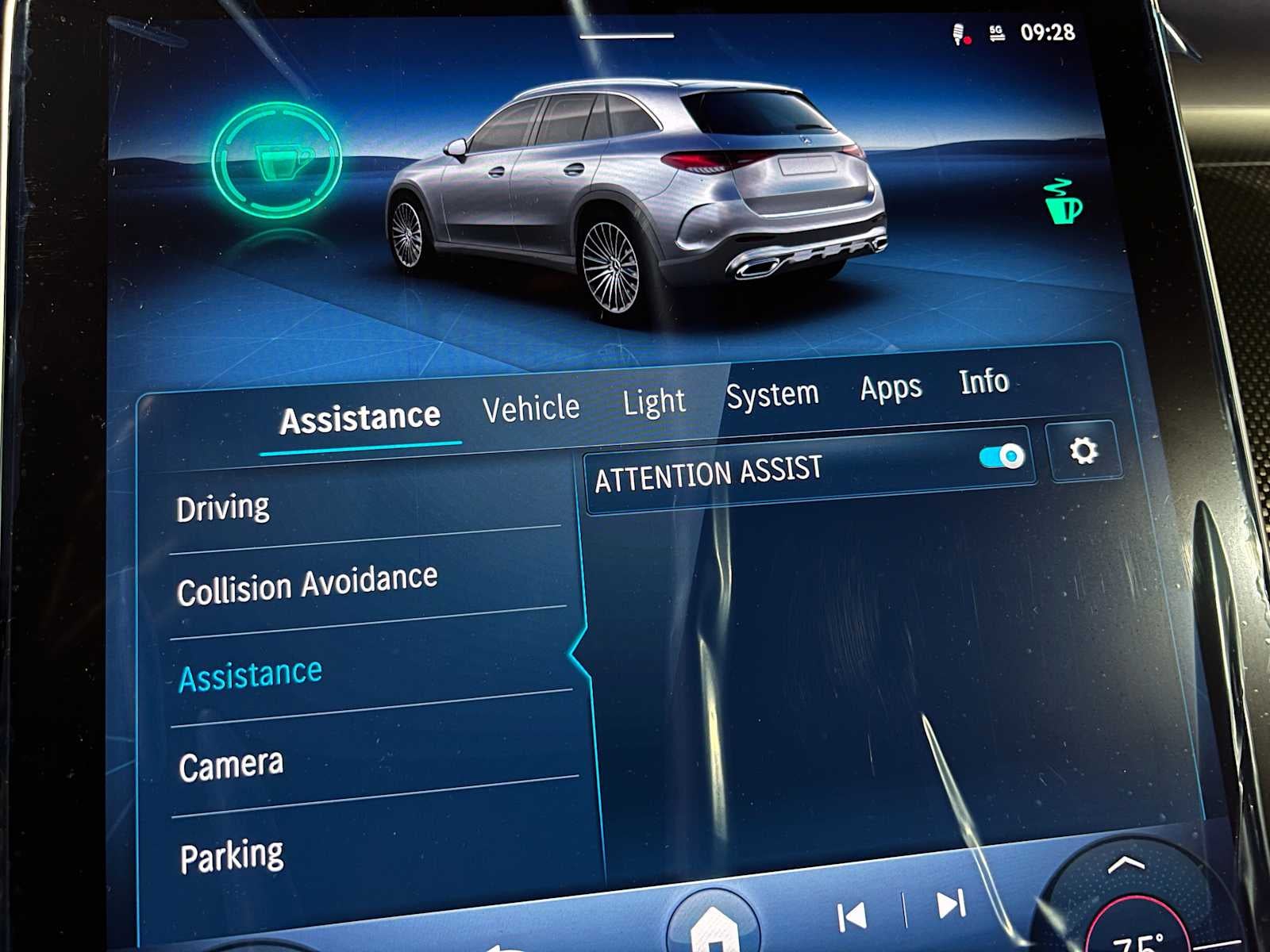This screenshot has height=952, width=1270.
Task: Open the Camera menu entry
Action: tap(231, 766)
